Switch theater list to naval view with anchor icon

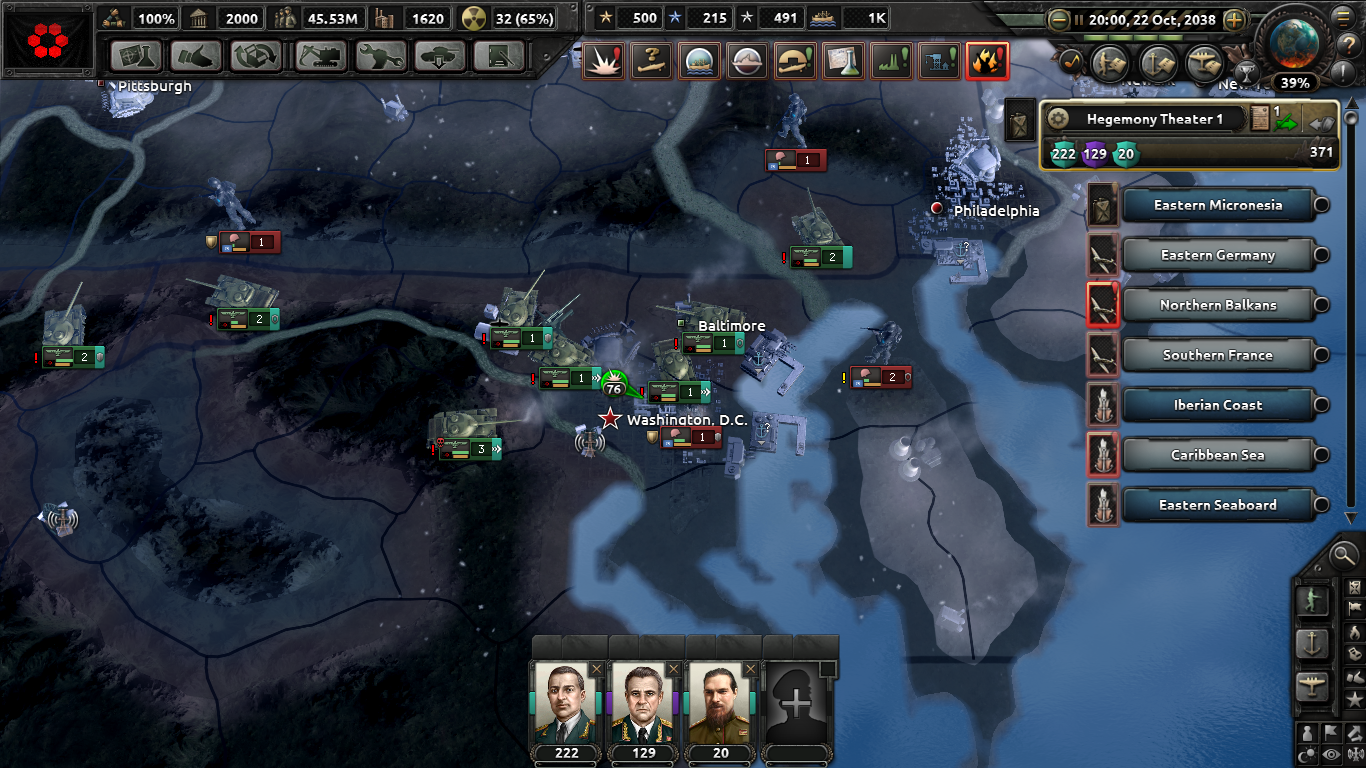click(x=1310, y=642)
